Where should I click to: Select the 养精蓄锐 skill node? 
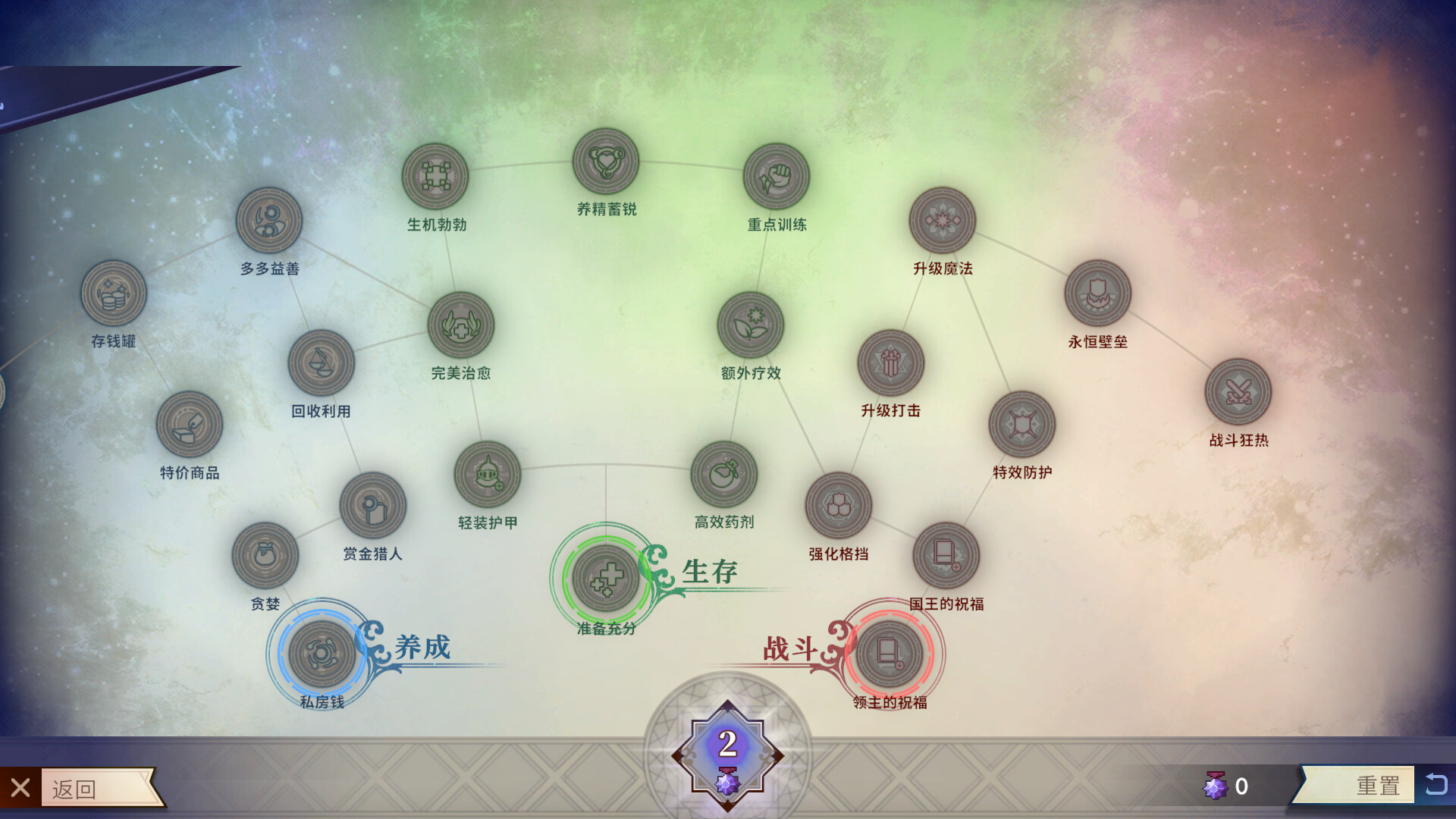tap(606, 161)
